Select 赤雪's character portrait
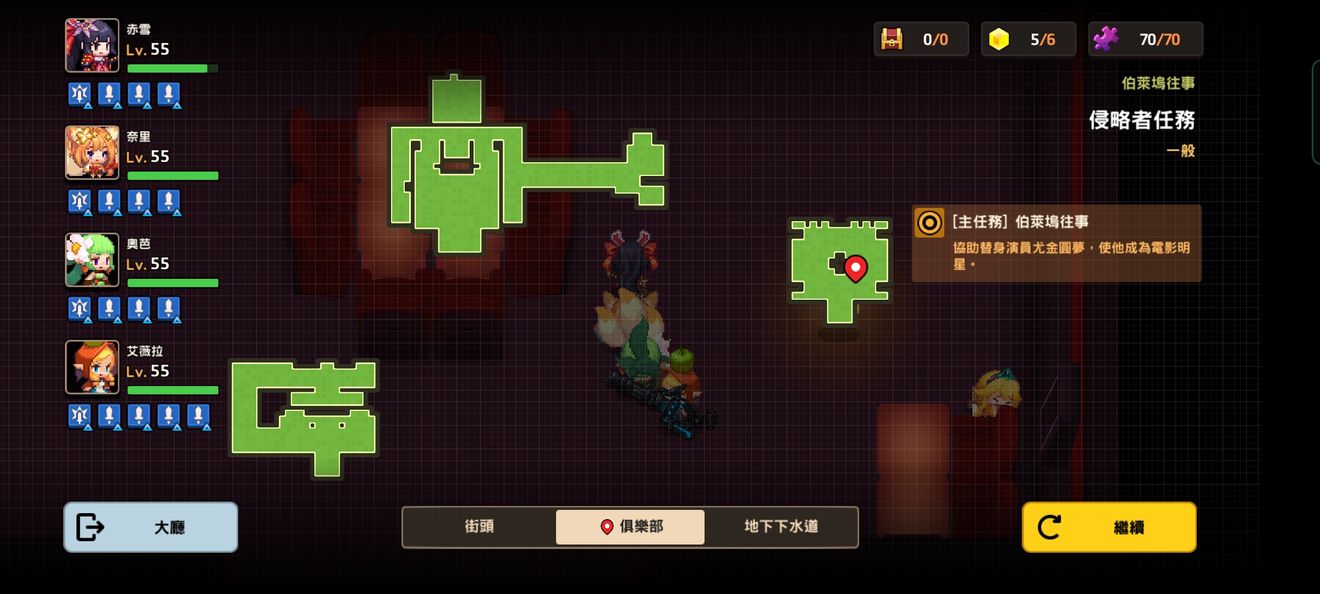Viewport: 1320px width, 594px height. click(92, 46)
